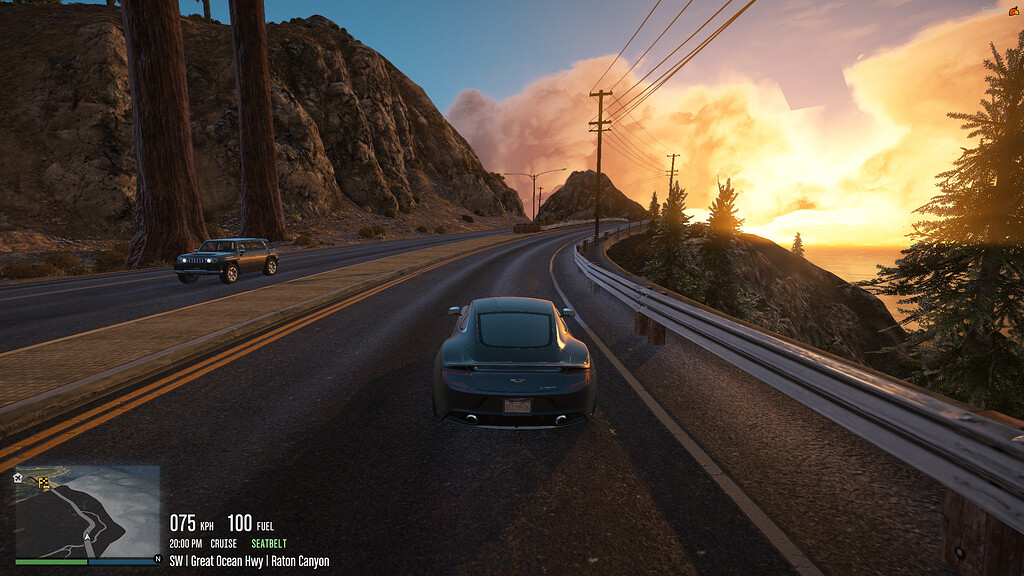Viewport: 1024px width, 576px height.
Task: Click the north compass marker on minimap
Action: 156,559
